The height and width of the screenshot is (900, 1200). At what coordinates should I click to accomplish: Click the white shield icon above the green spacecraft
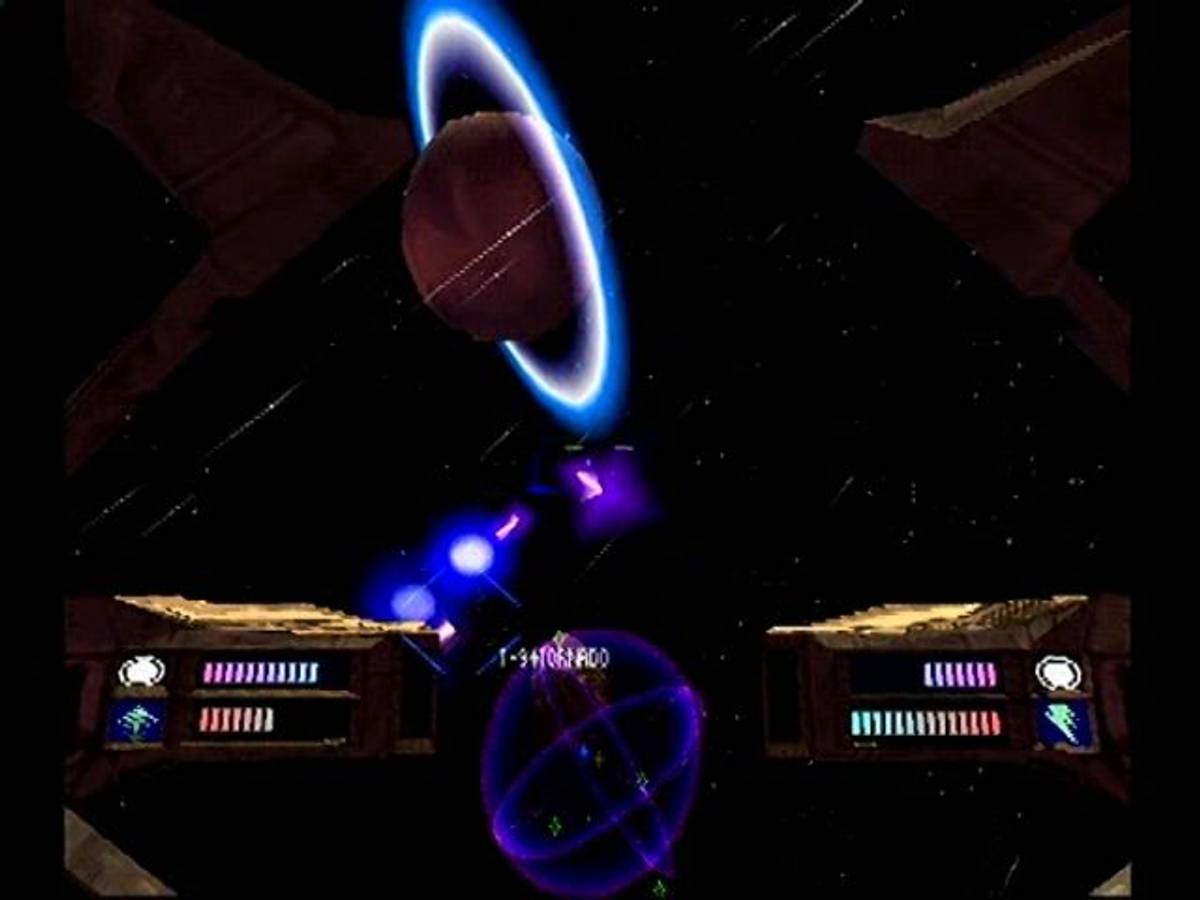[141, 671]
